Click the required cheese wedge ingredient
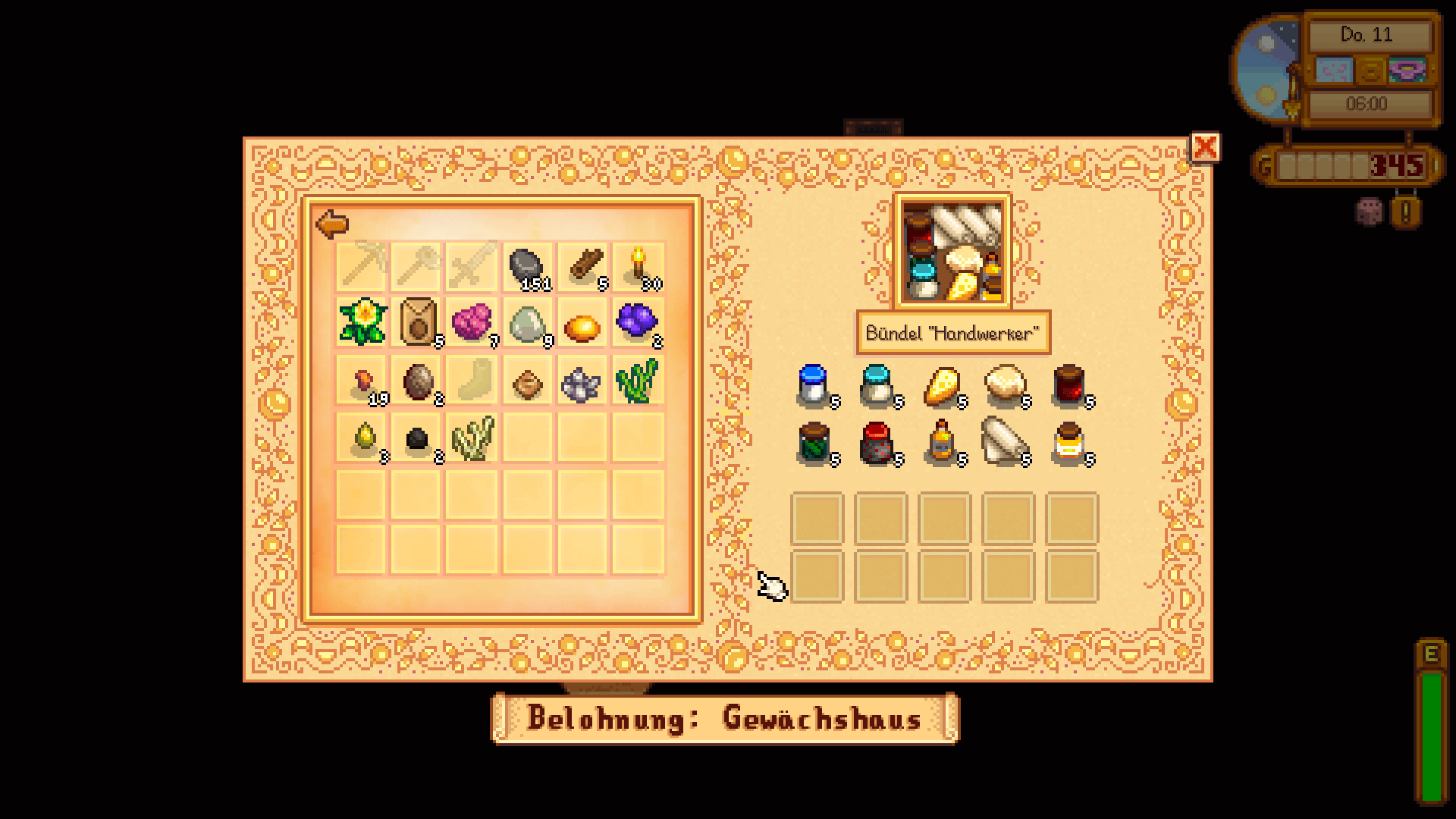 [943, 386]
